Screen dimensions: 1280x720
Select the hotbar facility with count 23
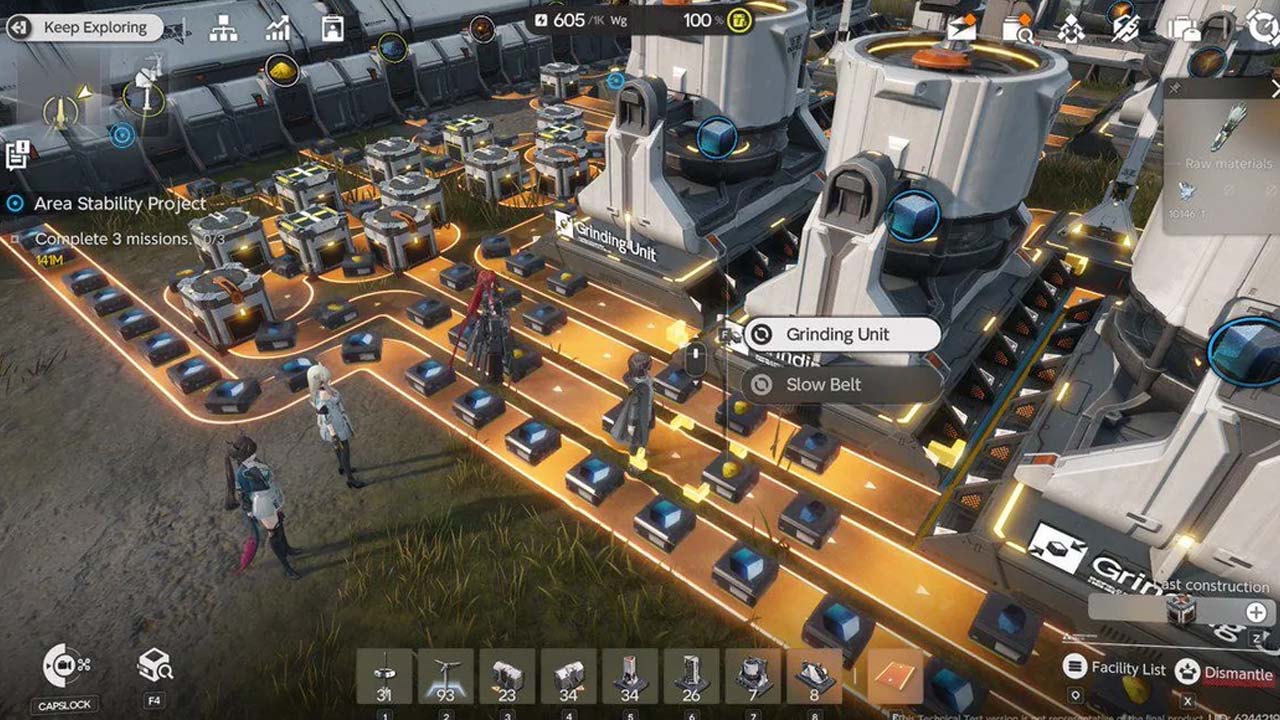[507, 676]
